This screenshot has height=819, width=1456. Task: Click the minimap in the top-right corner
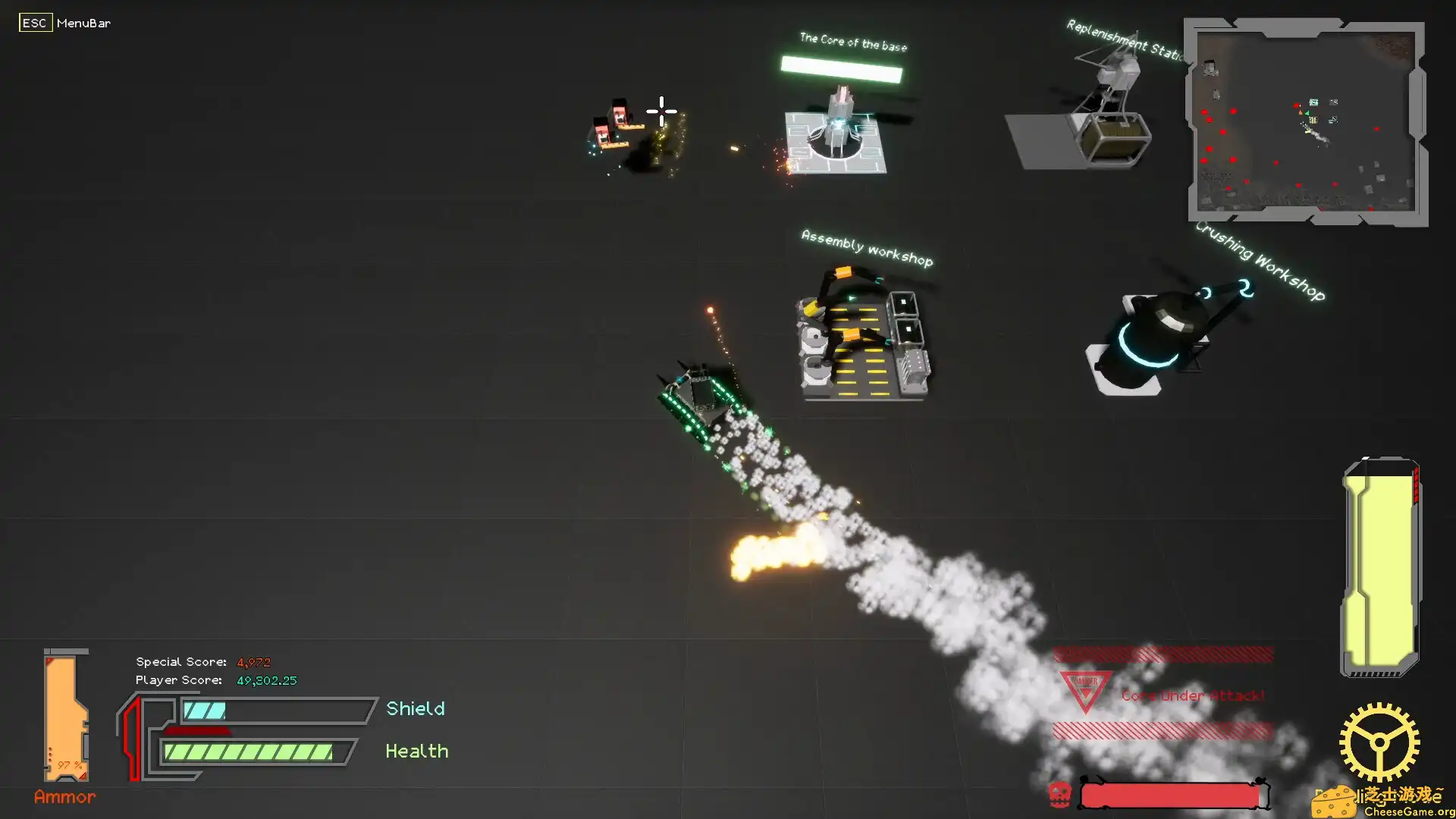coord(1306,121)
